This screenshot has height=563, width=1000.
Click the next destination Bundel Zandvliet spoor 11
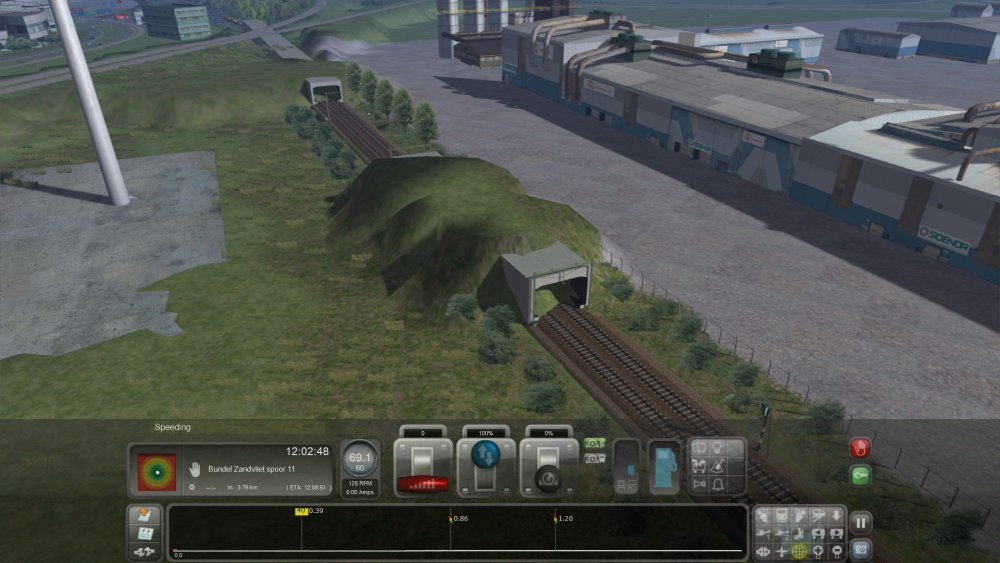coord(251,469)
